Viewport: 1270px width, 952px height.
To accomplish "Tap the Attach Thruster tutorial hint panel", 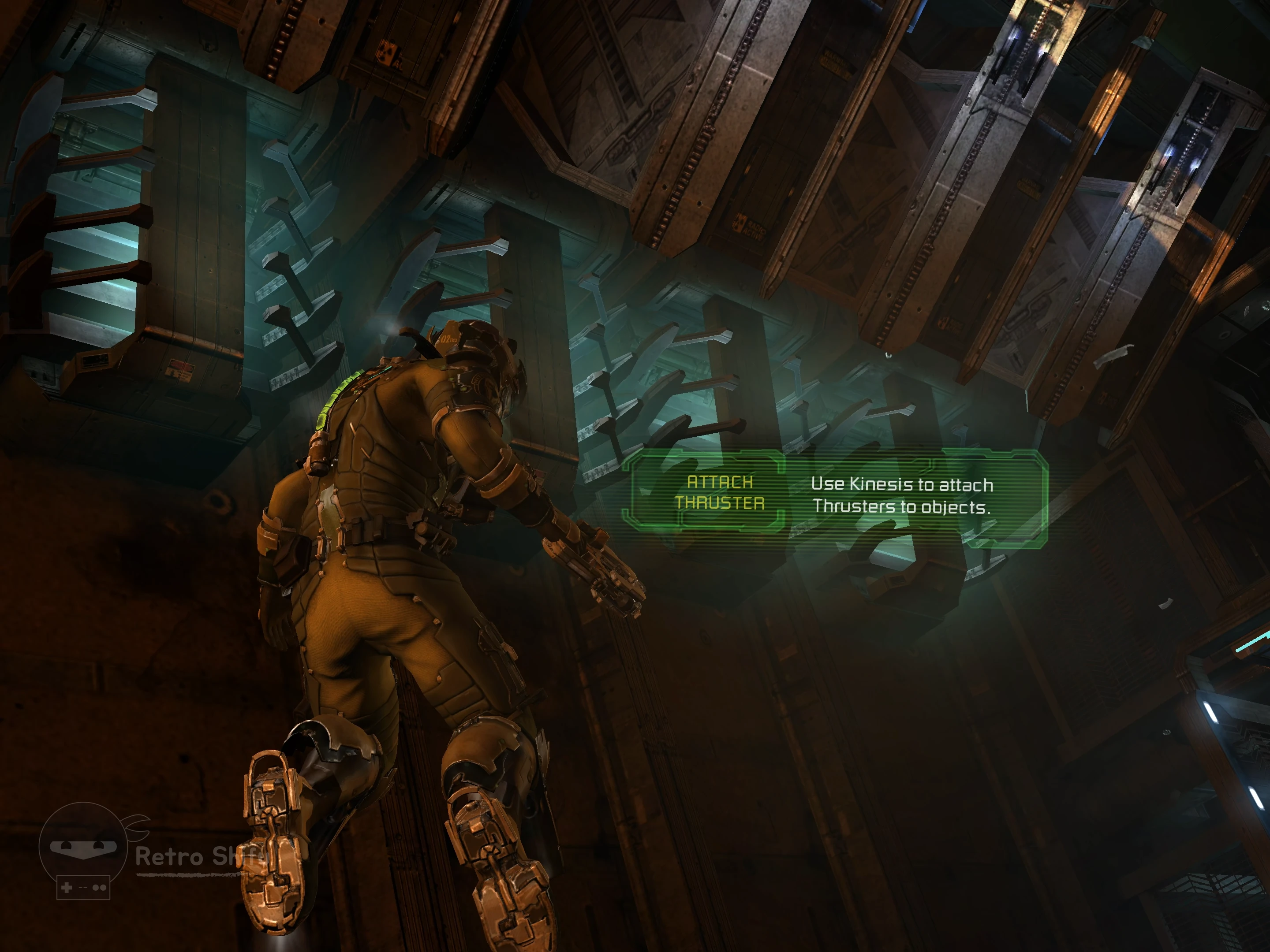I will 835,496.
